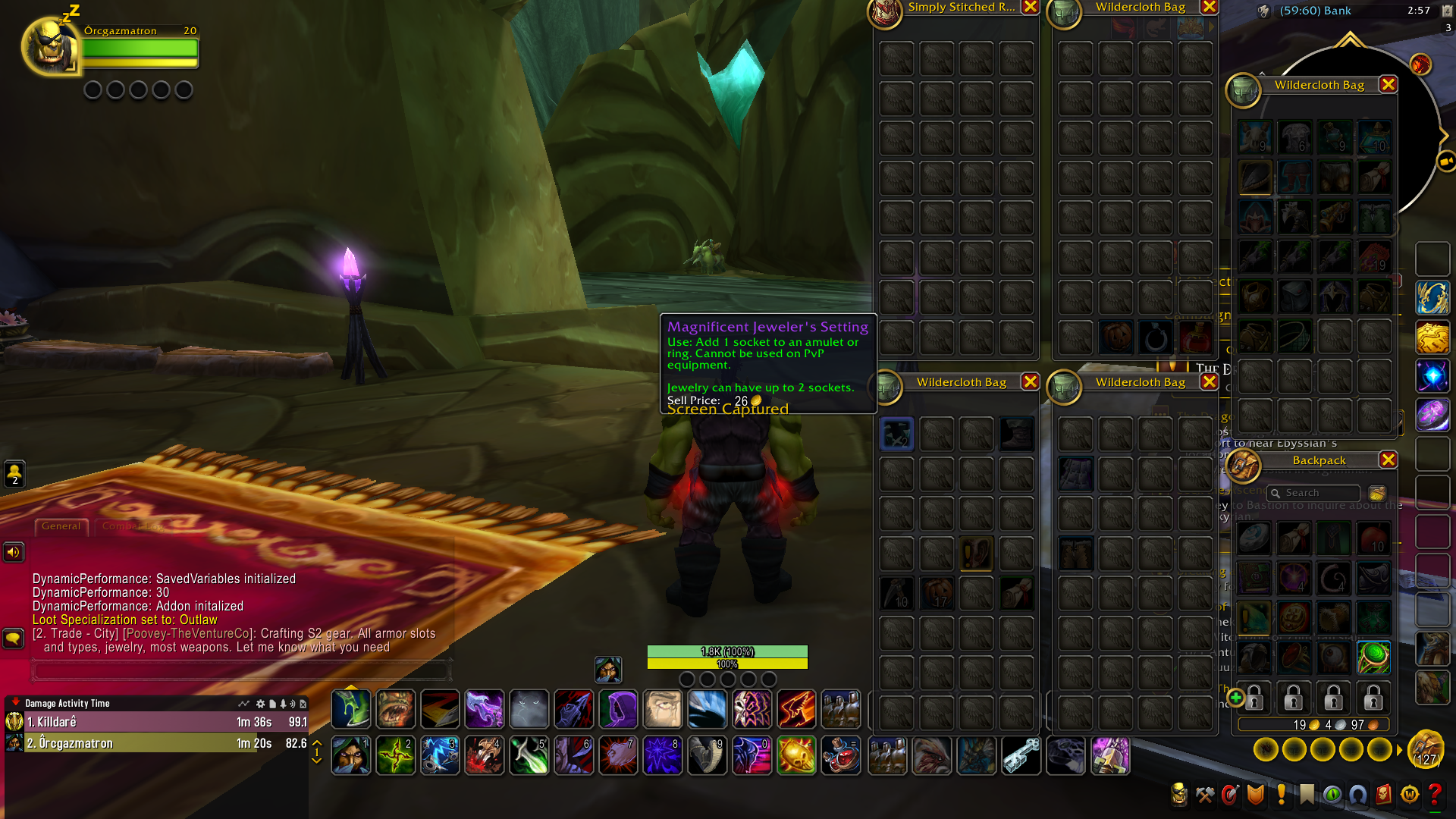Activate the green shuriken ability in slot 2
1456x819 pixels.
point(395,755)
